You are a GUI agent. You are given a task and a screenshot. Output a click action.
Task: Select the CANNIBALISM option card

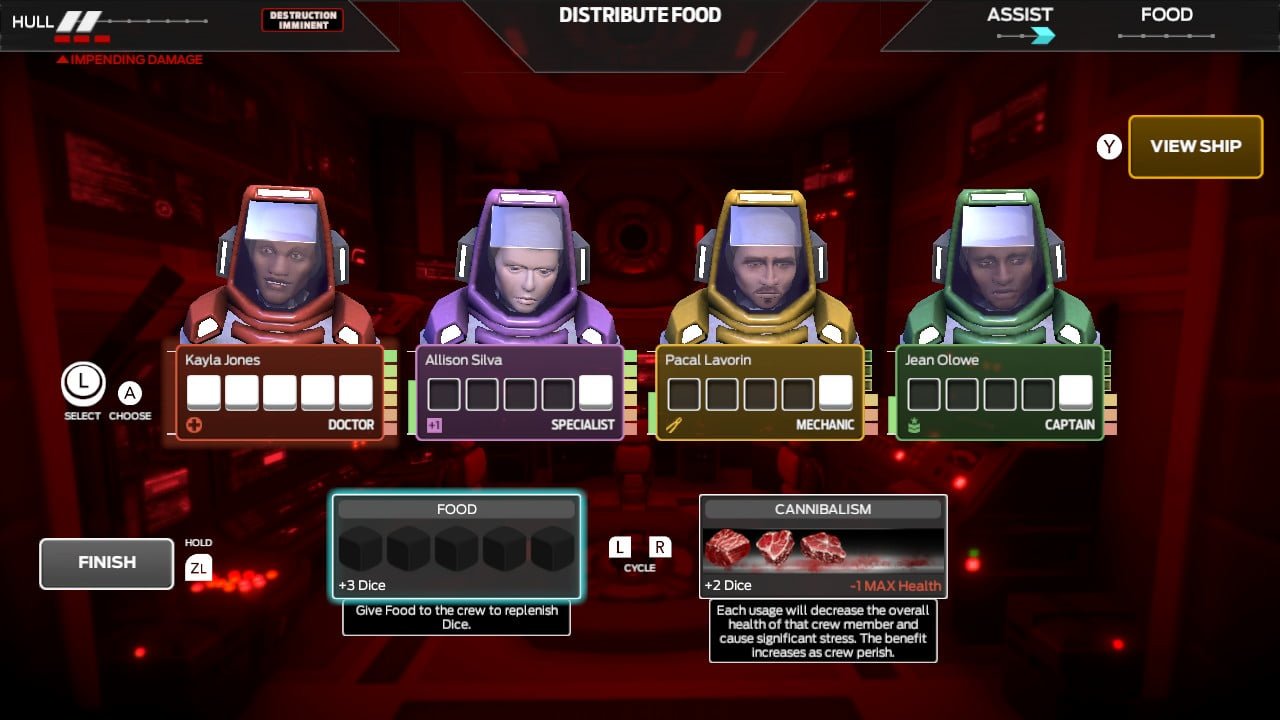coord(822,546)
